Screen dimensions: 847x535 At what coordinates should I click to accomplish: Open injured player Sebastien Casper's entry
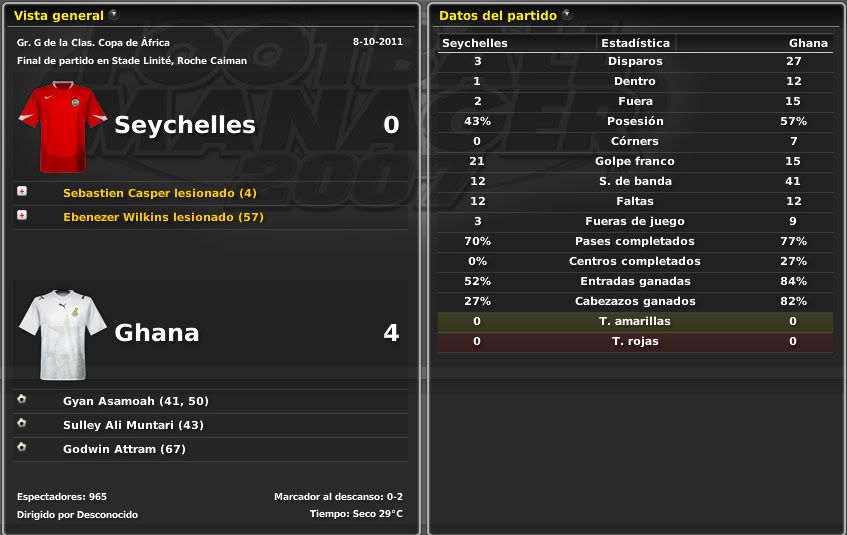pyautogui.click(x=160, y=193)
